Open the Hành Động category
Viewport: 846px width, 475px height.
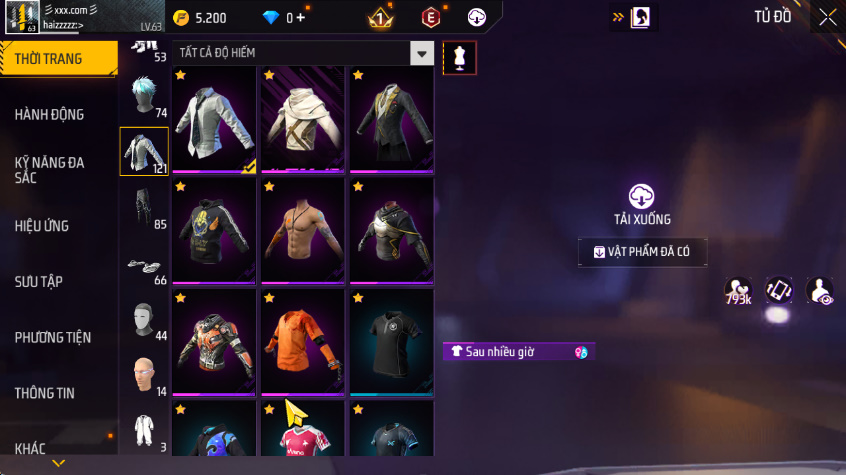coord(50,114)
